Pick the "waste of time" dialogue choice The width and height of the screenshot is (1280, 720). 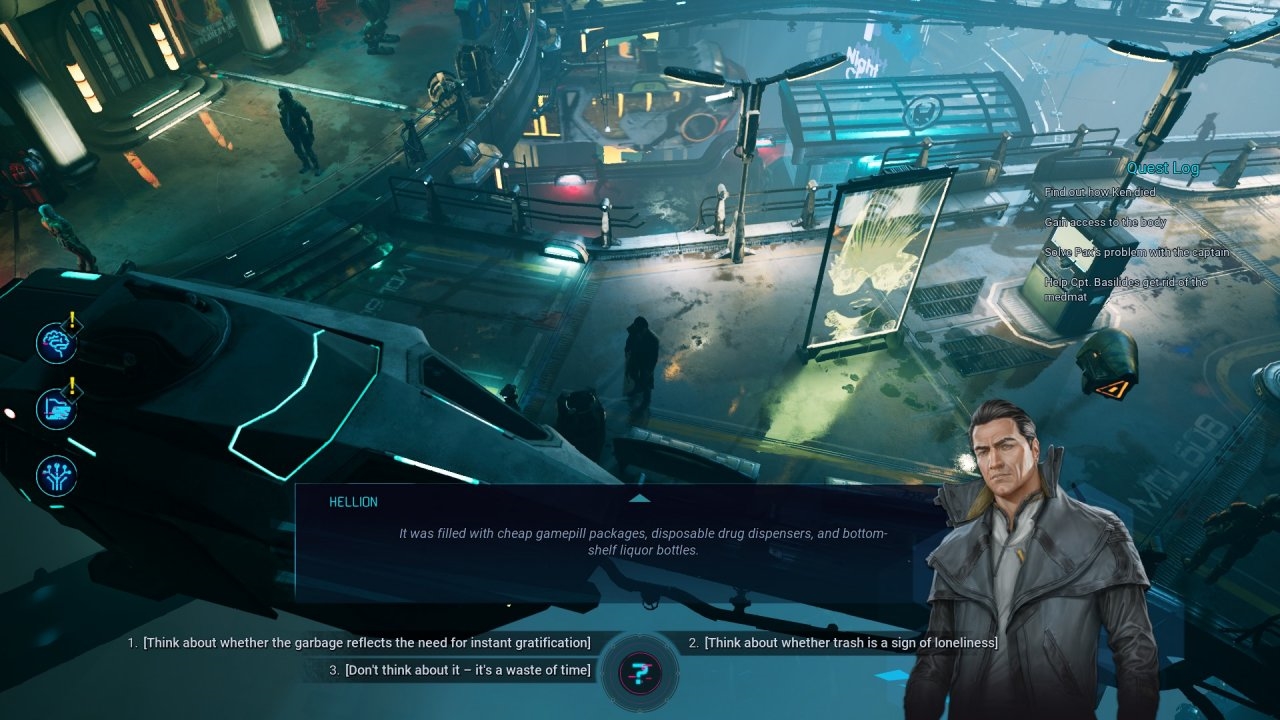[467, 670]
